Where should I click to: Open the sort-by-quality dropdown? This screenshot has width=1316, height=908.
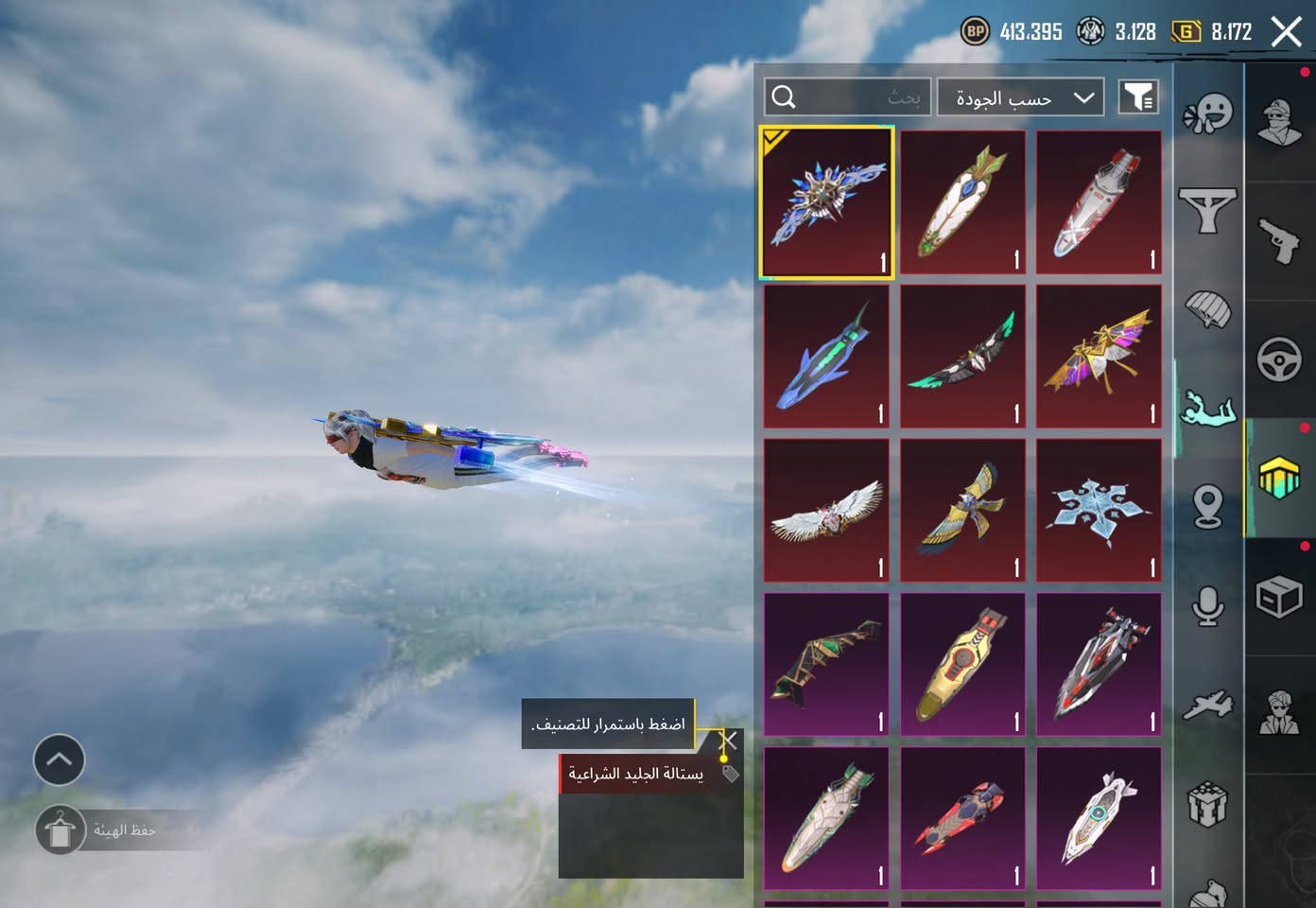(x=1020, y=97)
